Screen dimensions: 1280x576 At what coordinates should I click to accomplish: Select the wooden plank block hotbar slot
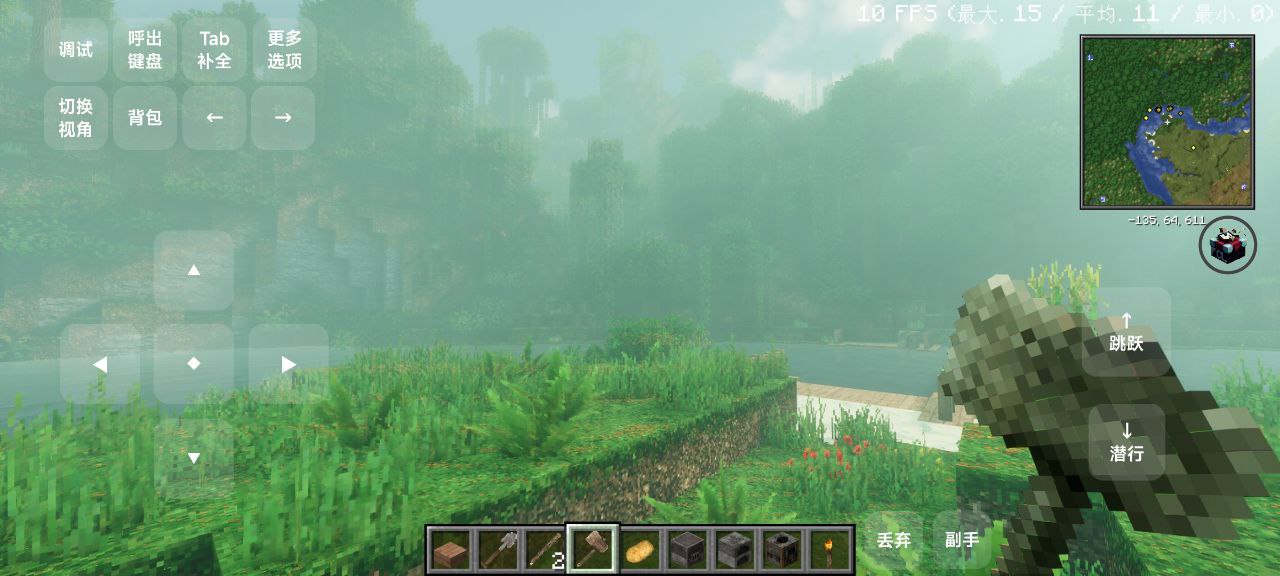pyautogui.click(x=451, y=549)
